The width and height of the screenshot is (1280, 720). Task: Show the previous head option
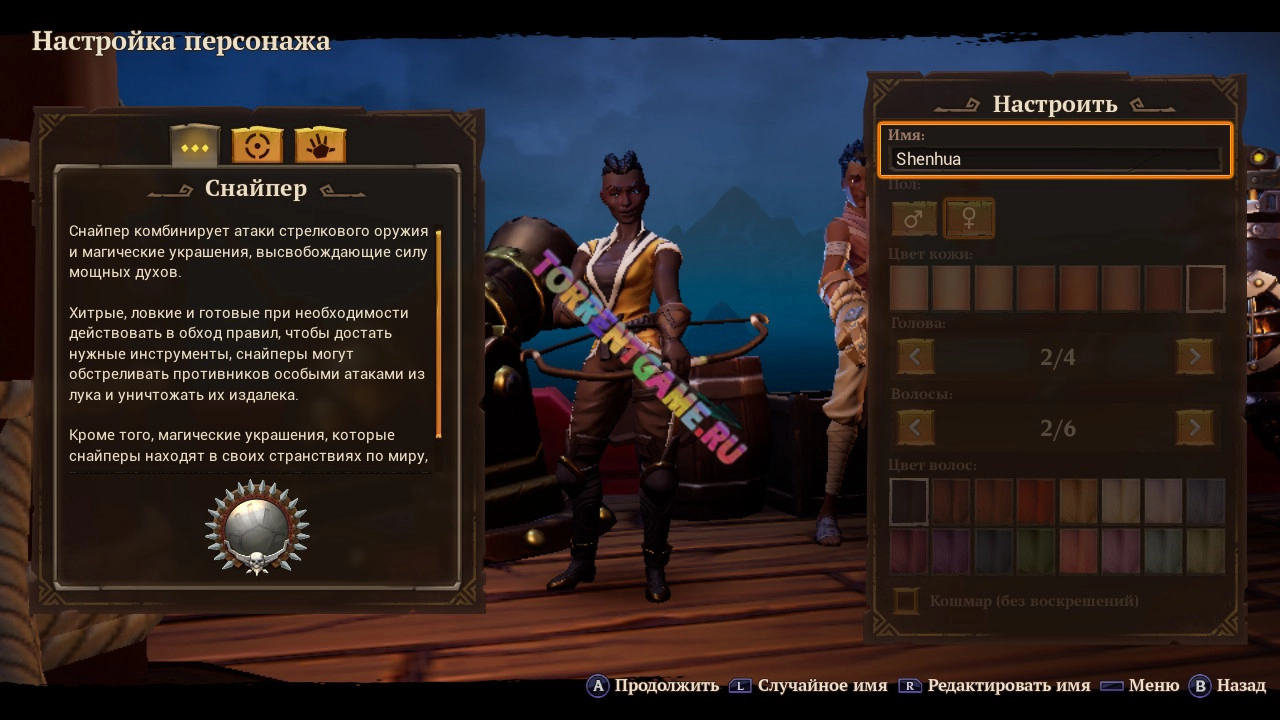915,356
